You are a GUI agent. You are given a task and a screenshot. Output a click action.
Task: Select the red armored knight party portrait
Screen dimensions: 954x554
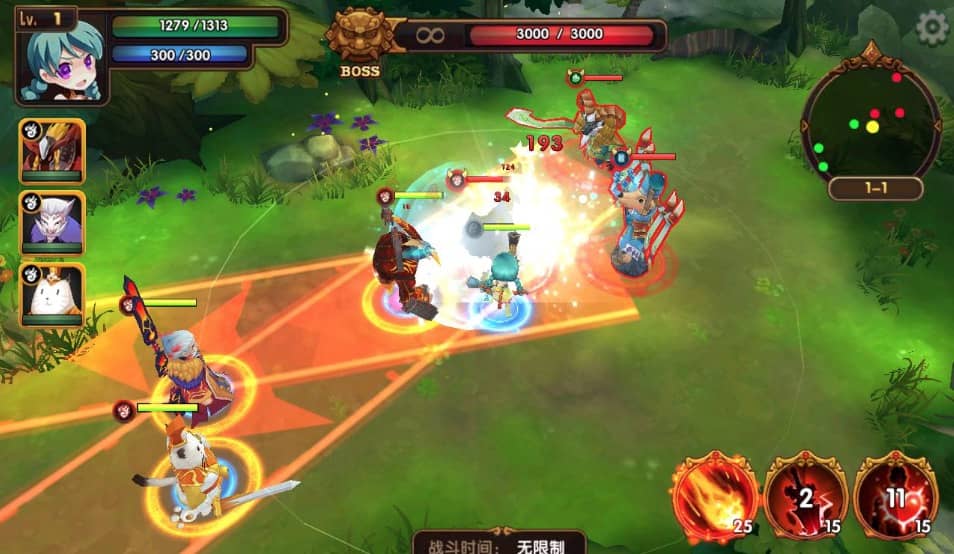coord(53,151)
